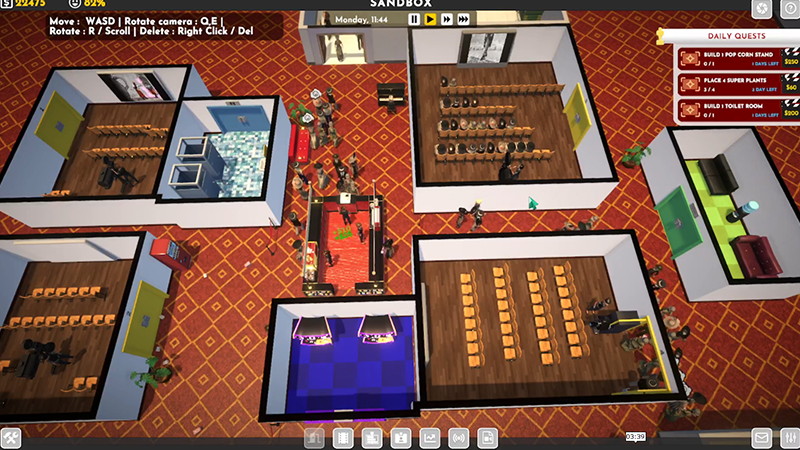
Task: Open the shop stand toolbar button
Action: point(371,438)
